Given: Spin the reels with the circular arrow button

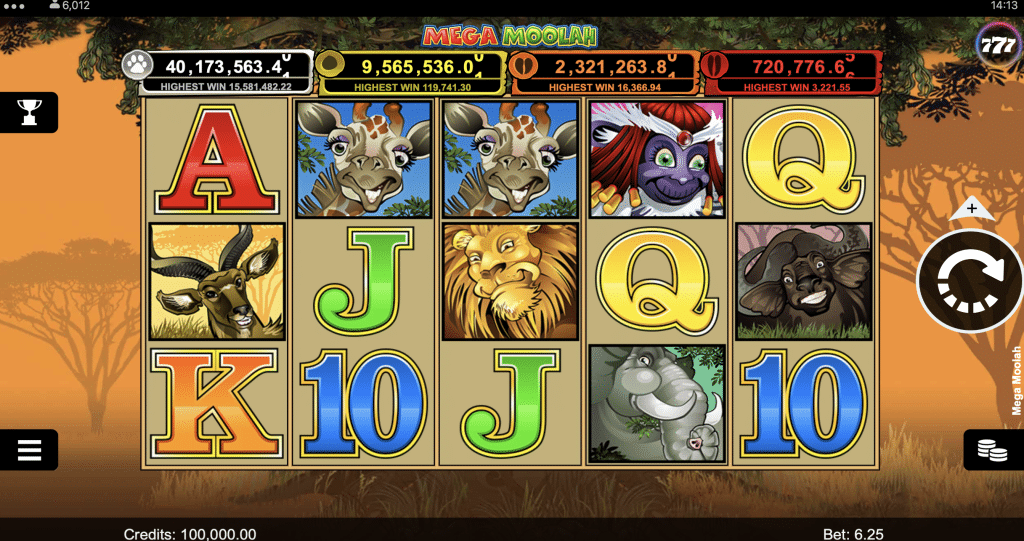Looking at the screenshot, I should coord(970,281).
